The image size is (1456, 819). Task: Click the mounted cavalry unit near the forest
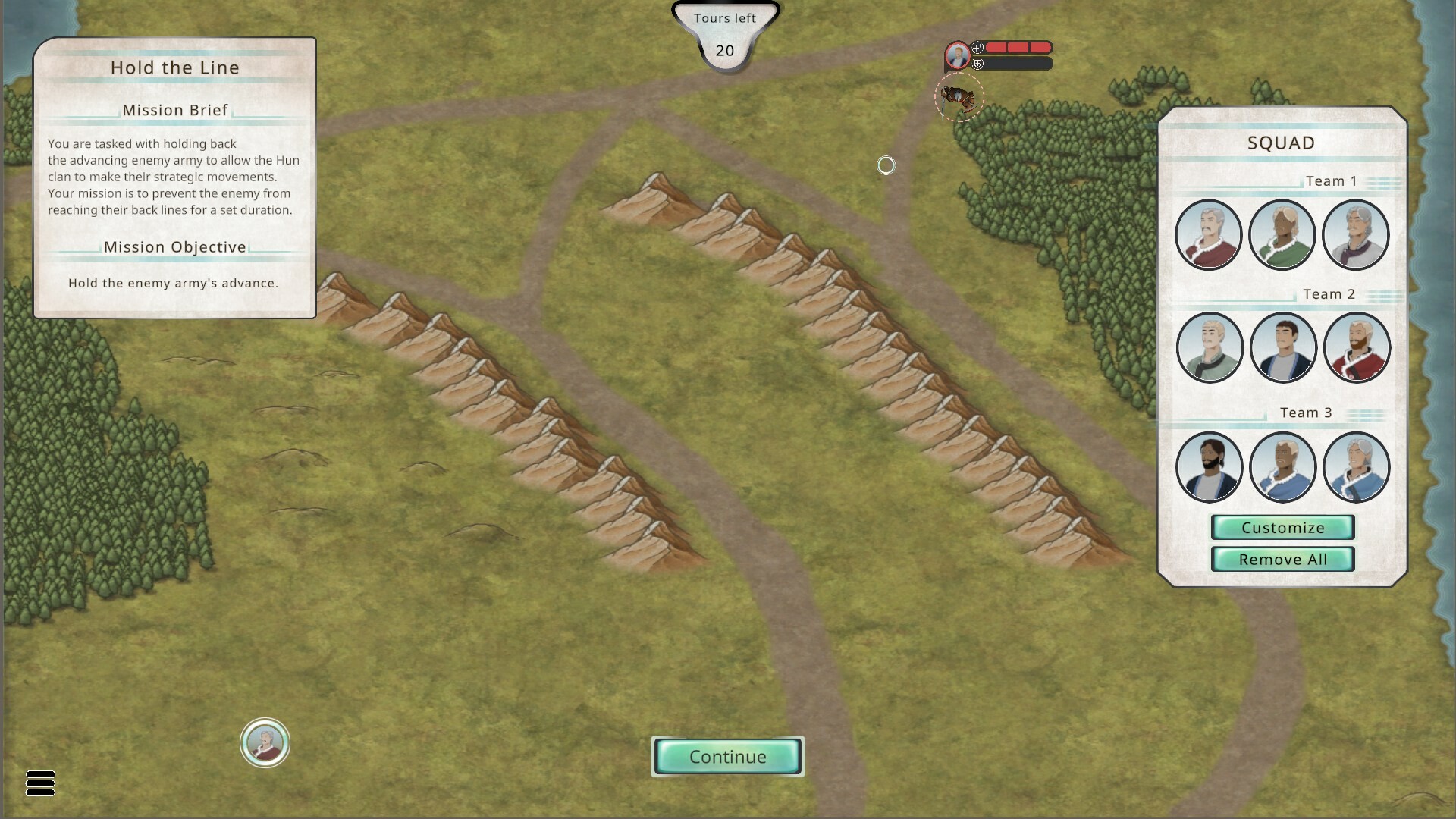click(958, 96)
